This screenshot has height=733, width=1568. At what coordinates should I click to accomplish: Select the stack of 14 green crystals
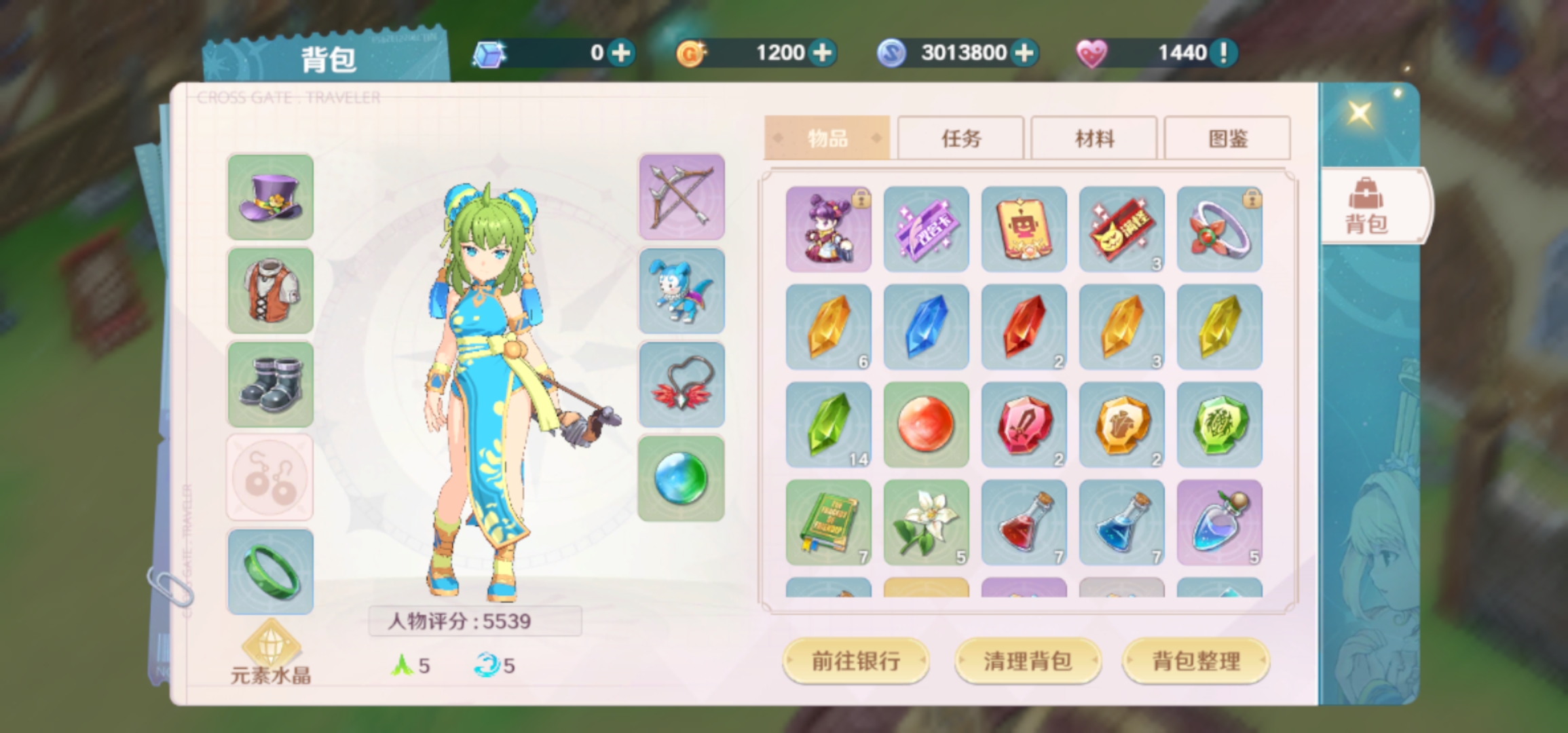tap(828, 424)
